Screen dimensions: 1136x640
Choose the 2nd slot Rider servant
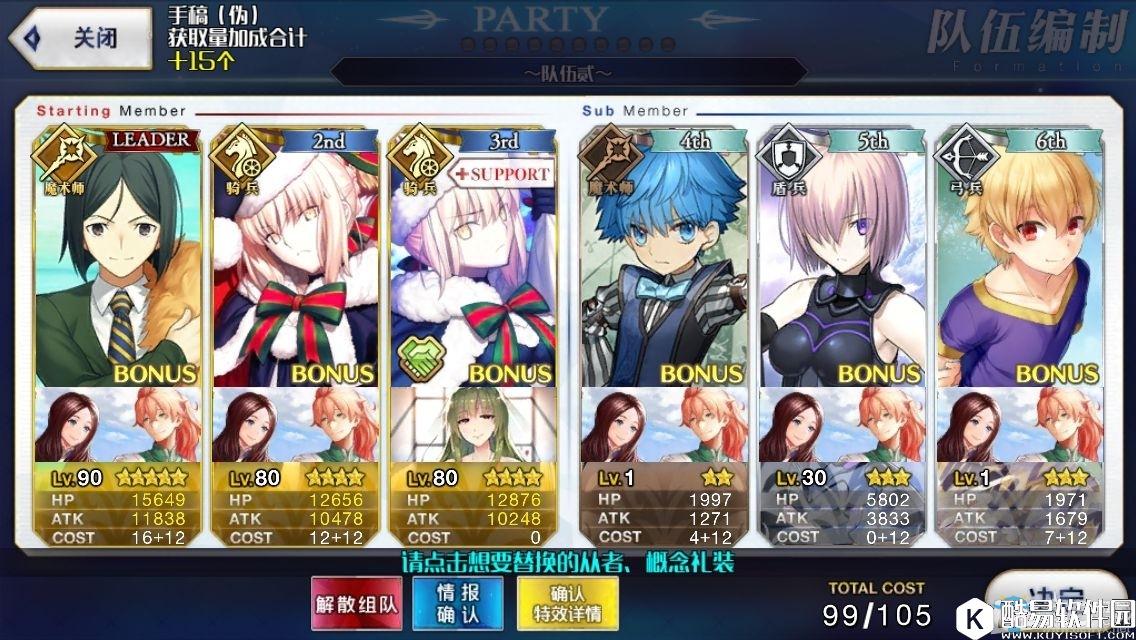(x=296, y=260)
